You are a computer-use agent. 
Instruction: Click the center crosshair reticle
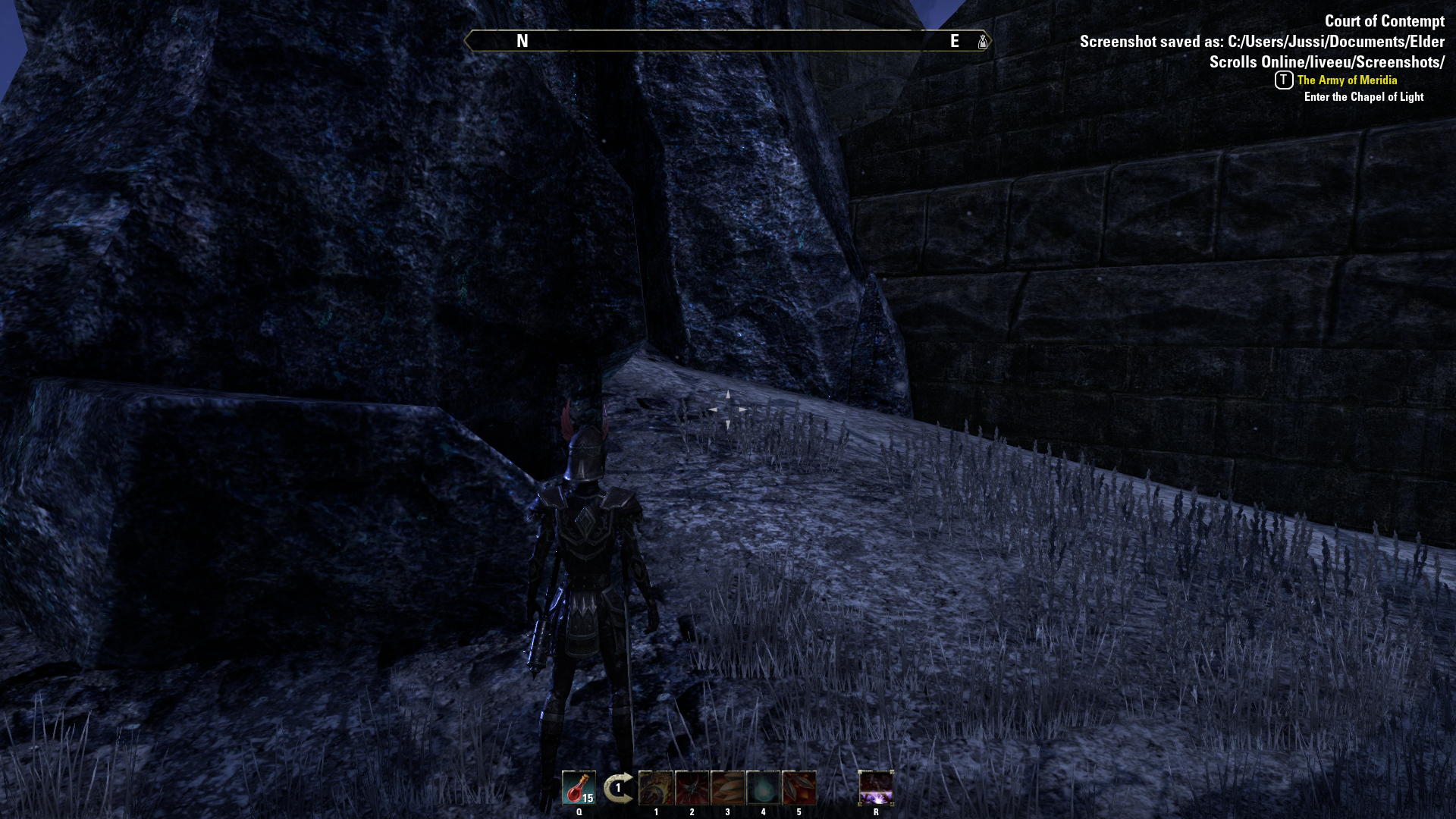(x=728, y=409)
